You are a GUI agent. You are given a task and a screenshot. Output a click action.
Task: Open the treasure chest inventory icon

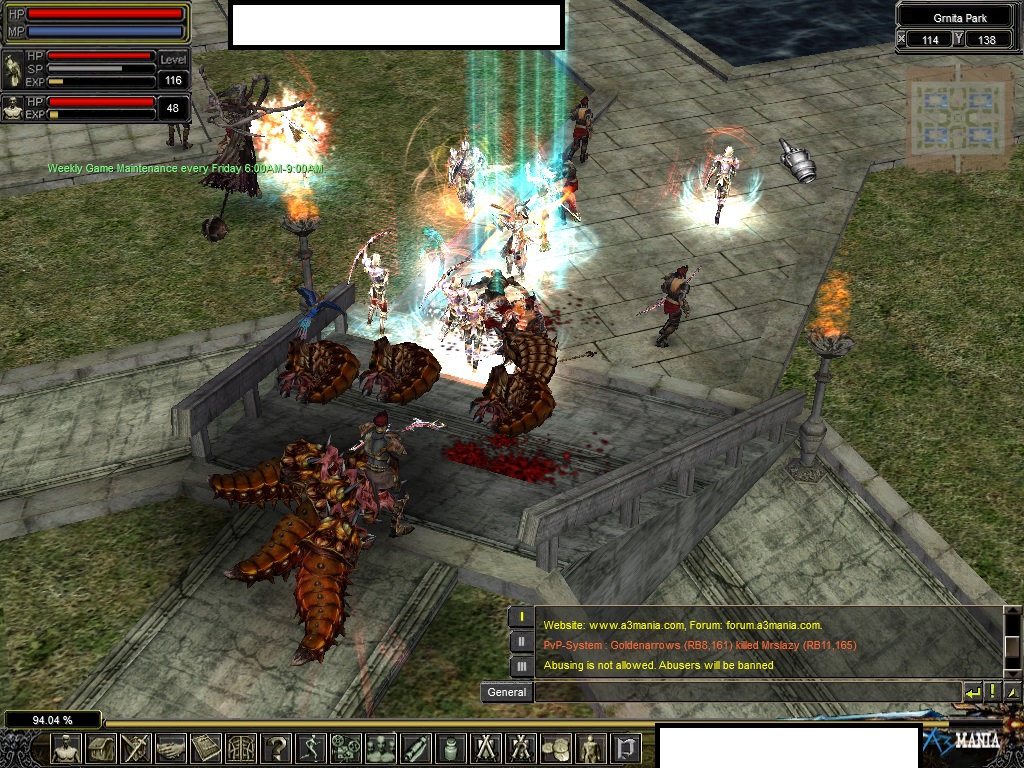point(101,748)
